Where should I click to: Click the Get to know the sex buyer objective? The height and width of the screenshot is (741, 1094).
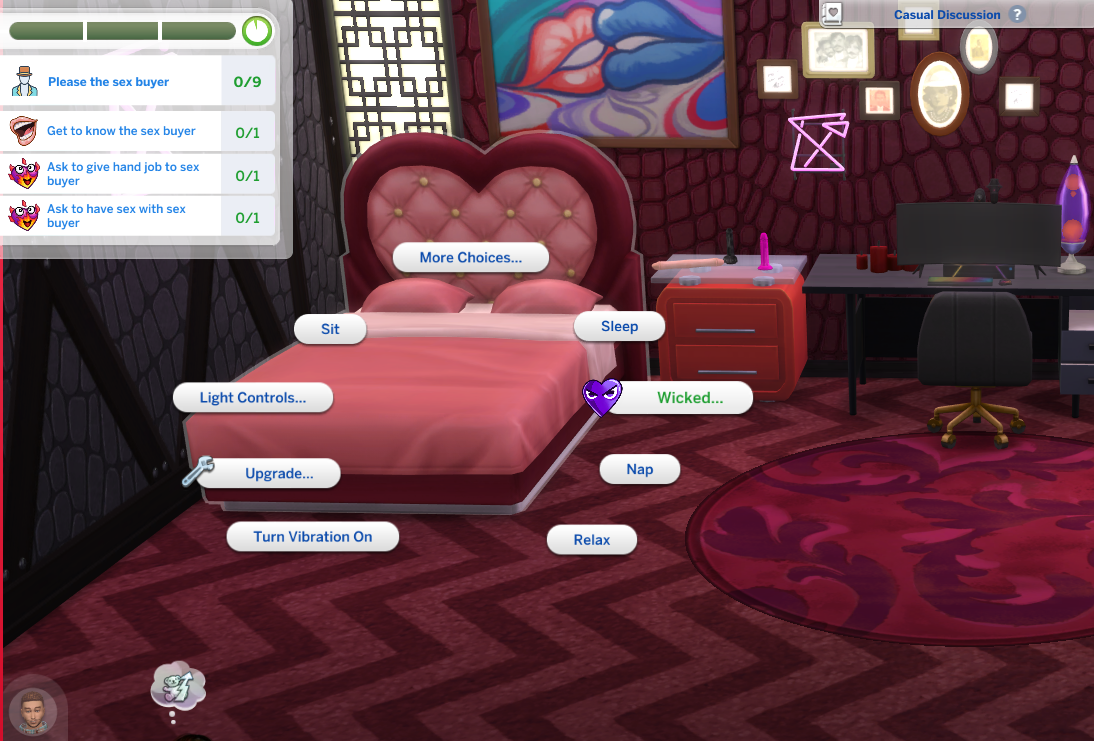click(121, 131)
